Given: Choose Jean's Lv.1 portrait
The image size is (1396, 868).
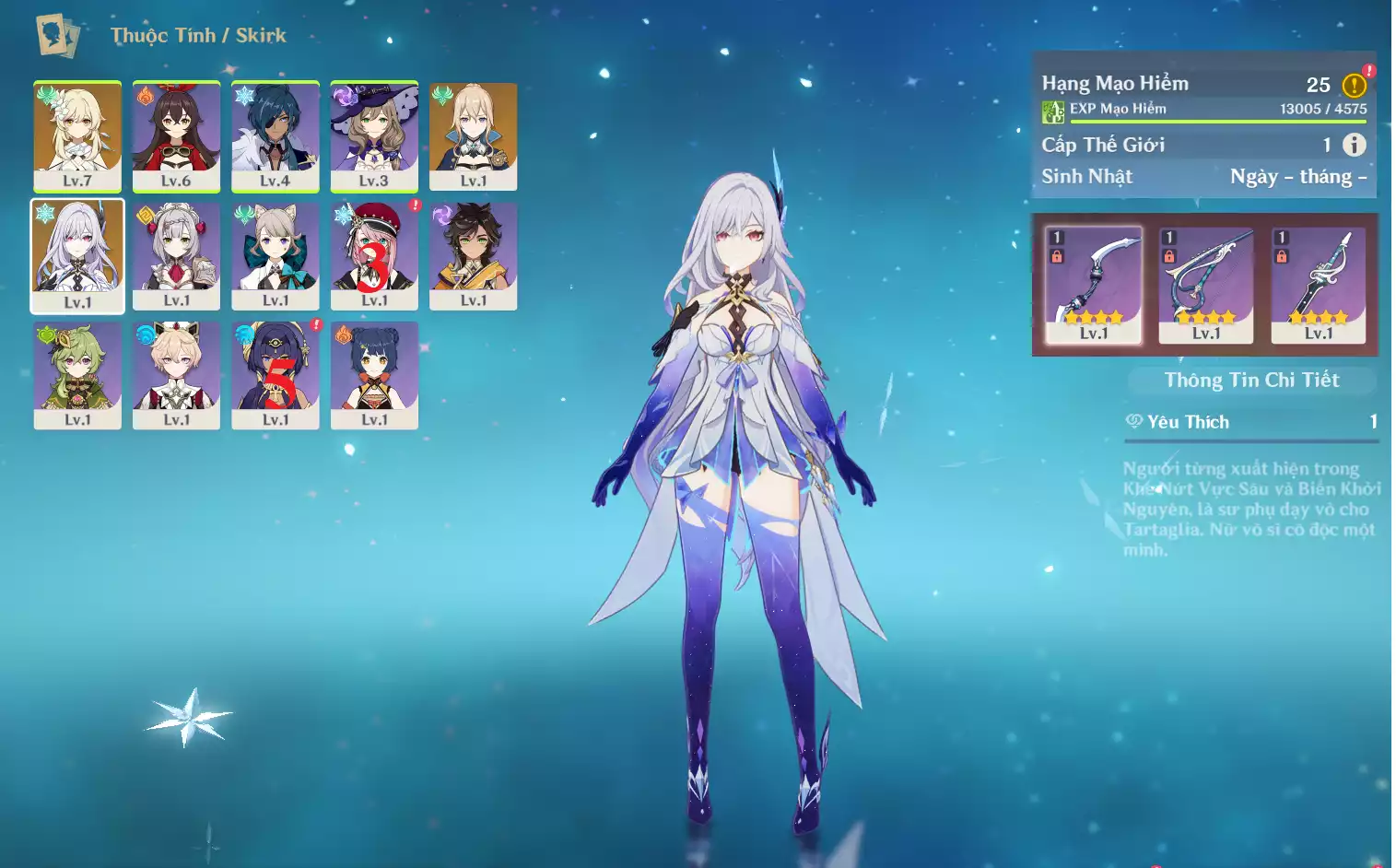Looking at the screenshot, I should point(473,135).
